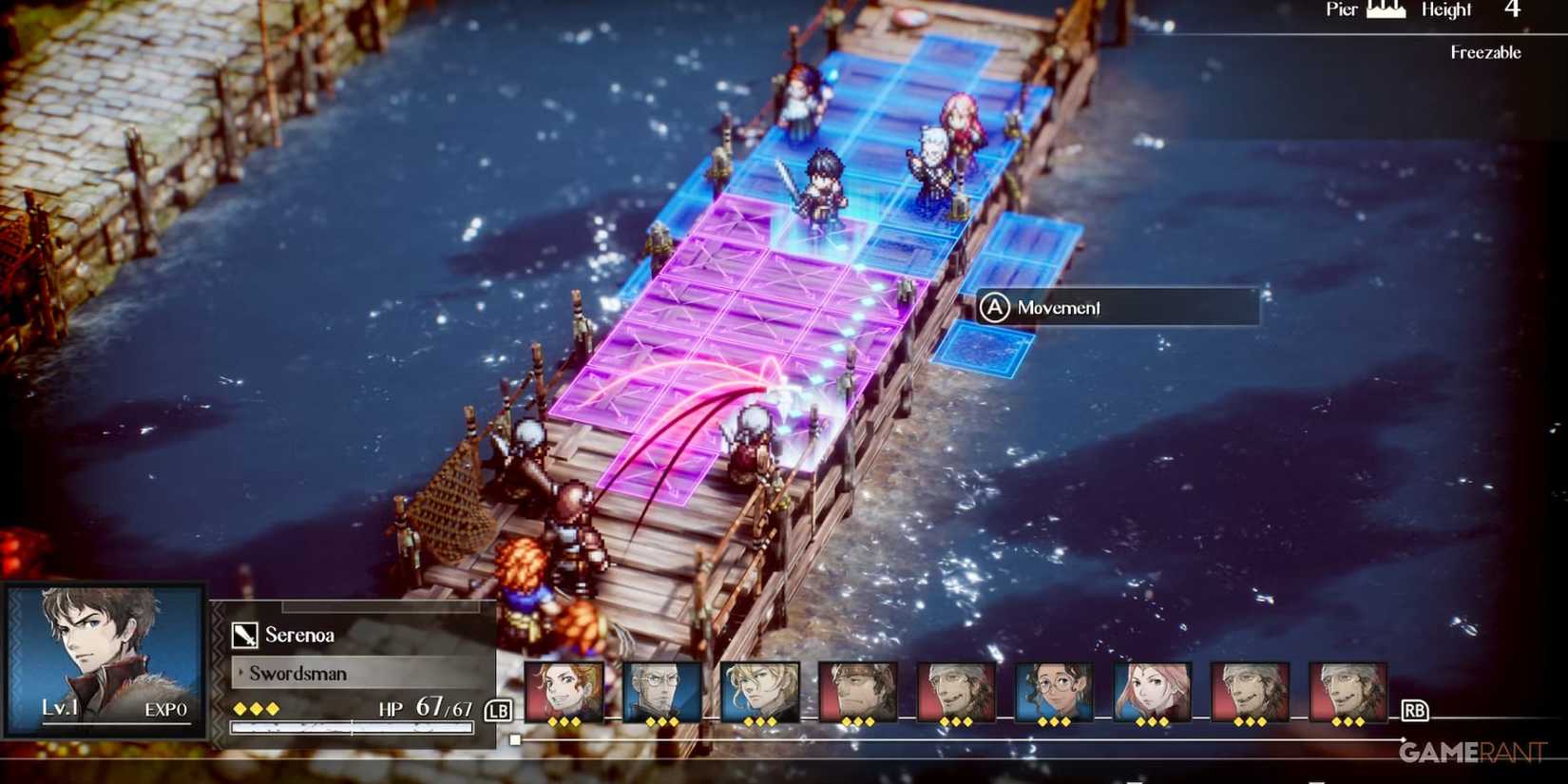The height and width of the screenshot is (784, 1568).
Task: Select the sword weapon icon beside Serenoa's name
Action: pyautogui.click(x=244, y=634)
